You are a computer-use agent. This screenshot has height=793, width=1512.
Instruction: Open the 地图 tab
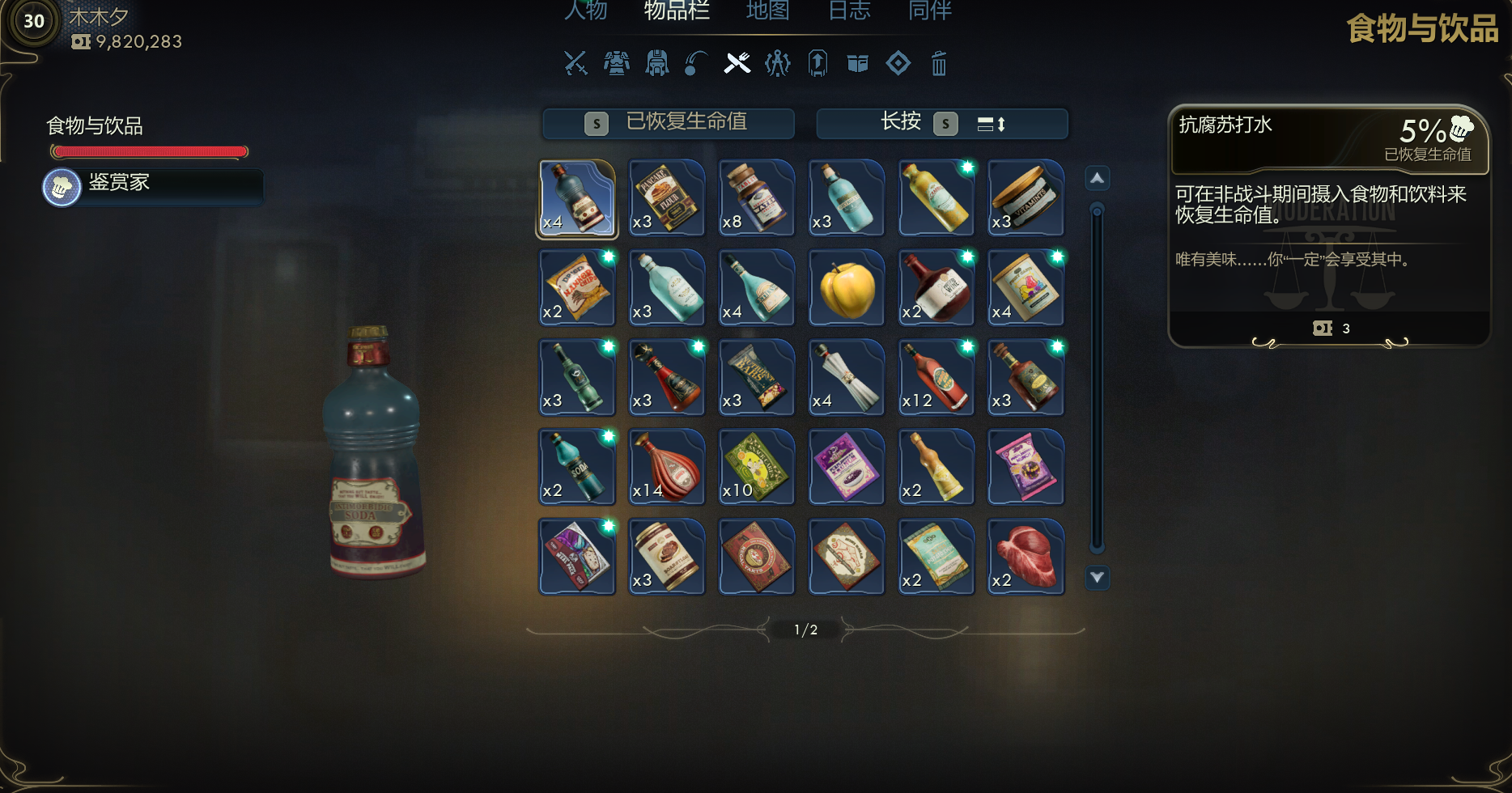click(767, 11)
